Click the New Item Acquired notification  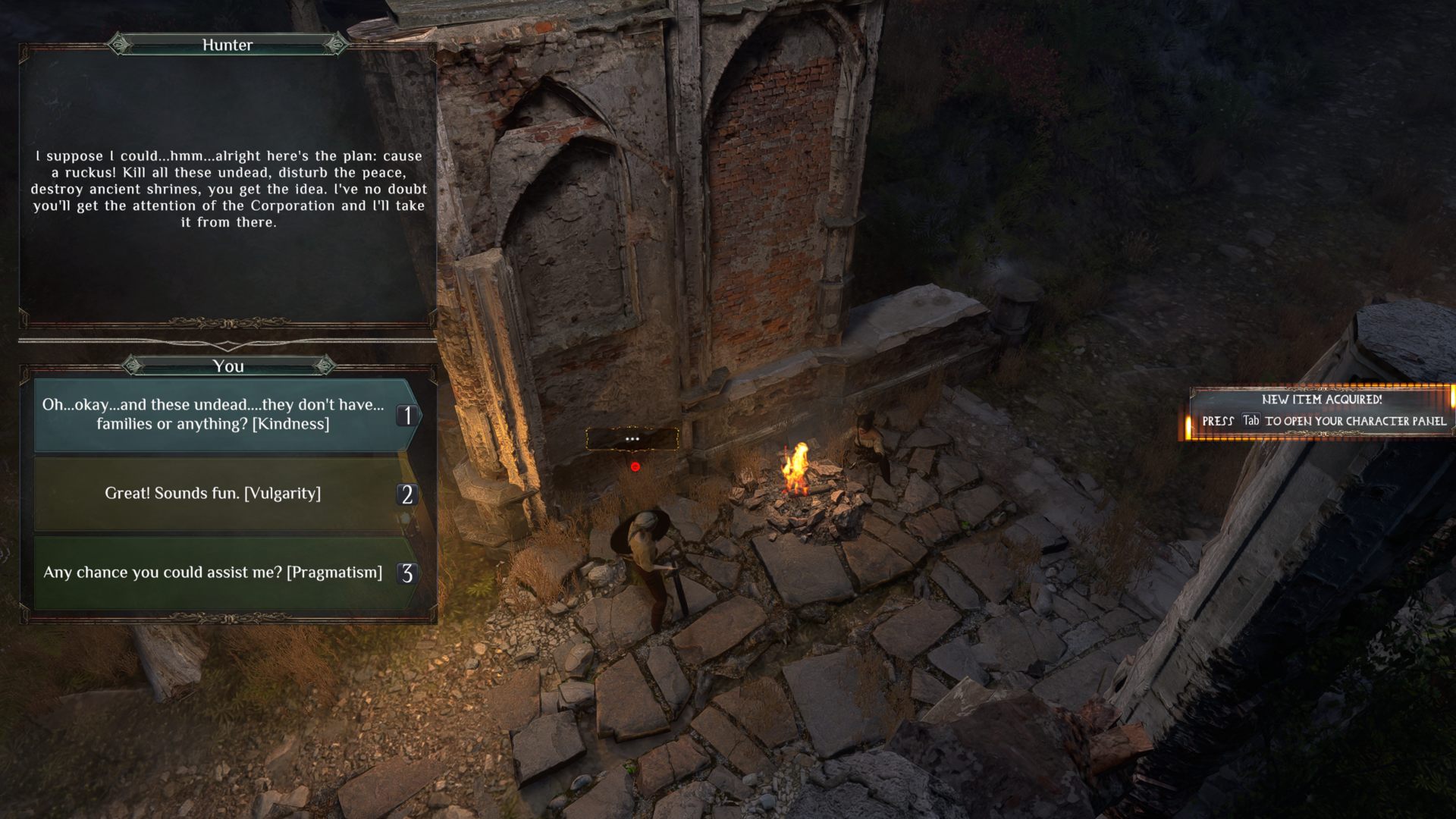point(1321,411)
